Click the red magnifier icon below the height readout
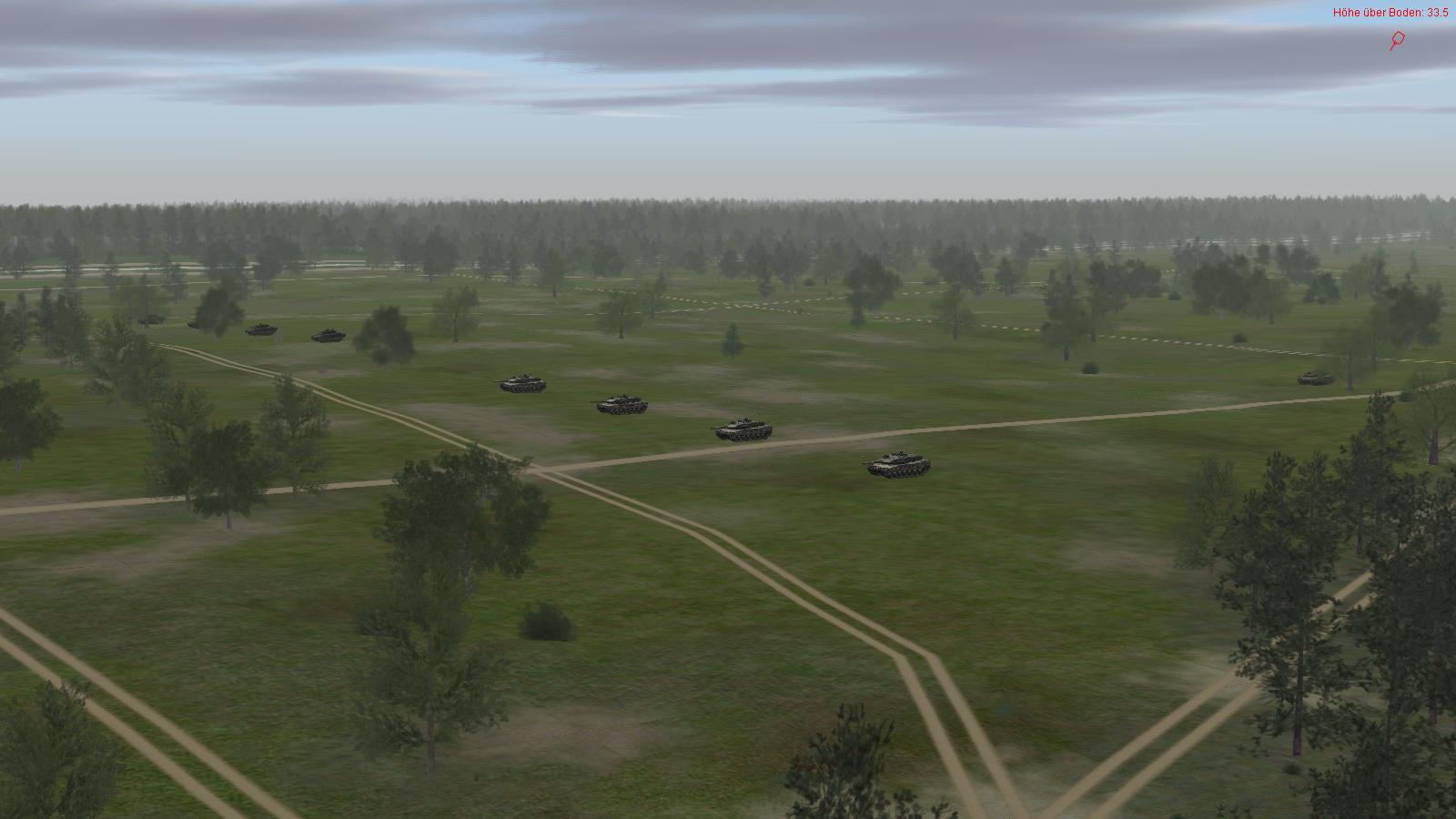The image size is (1456, 819). tap(1397, 40)
